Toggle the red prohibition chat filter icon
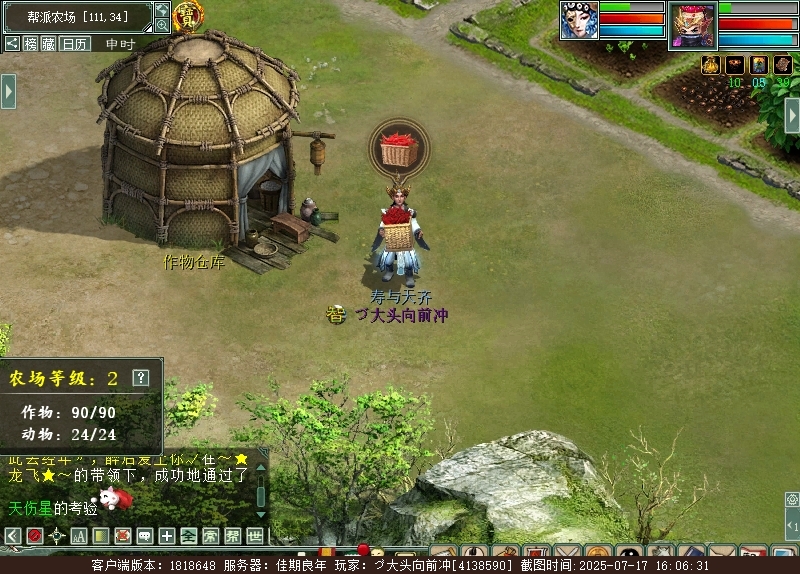Viewport: 800px width, 574px height. [x=34, y=536]
